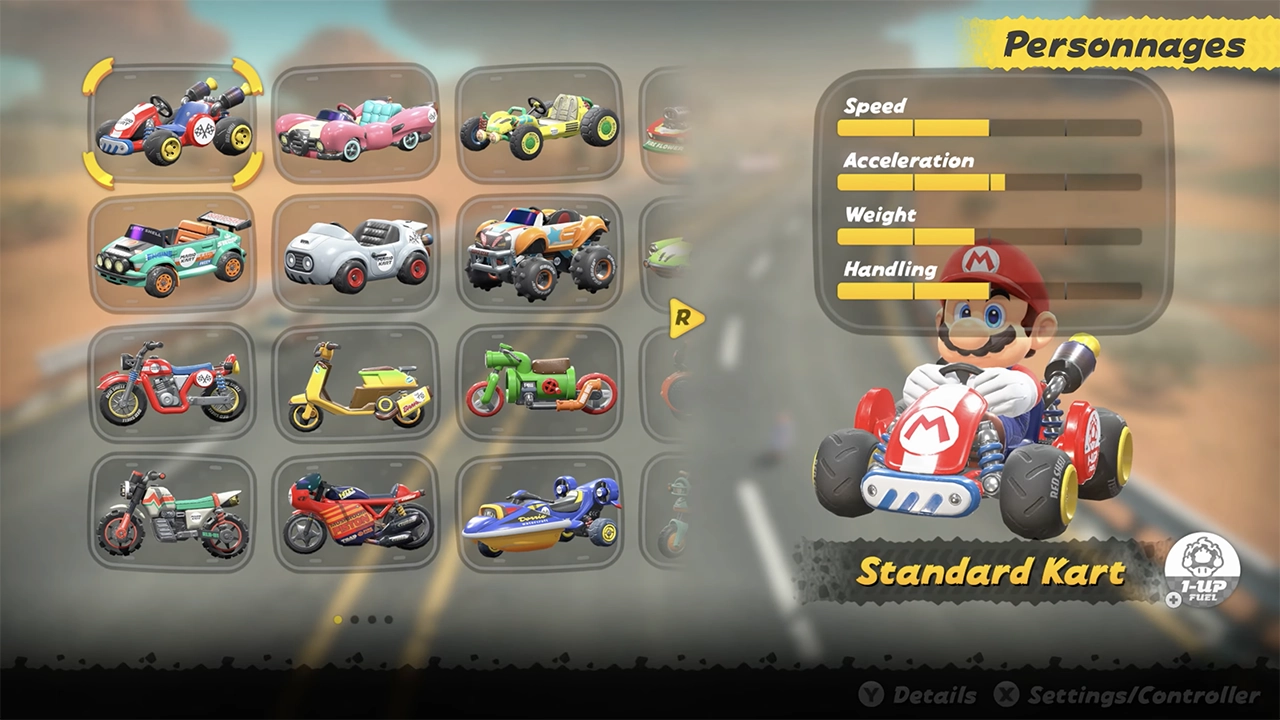Choose the green dune buggy vehicle

[540, 120]
